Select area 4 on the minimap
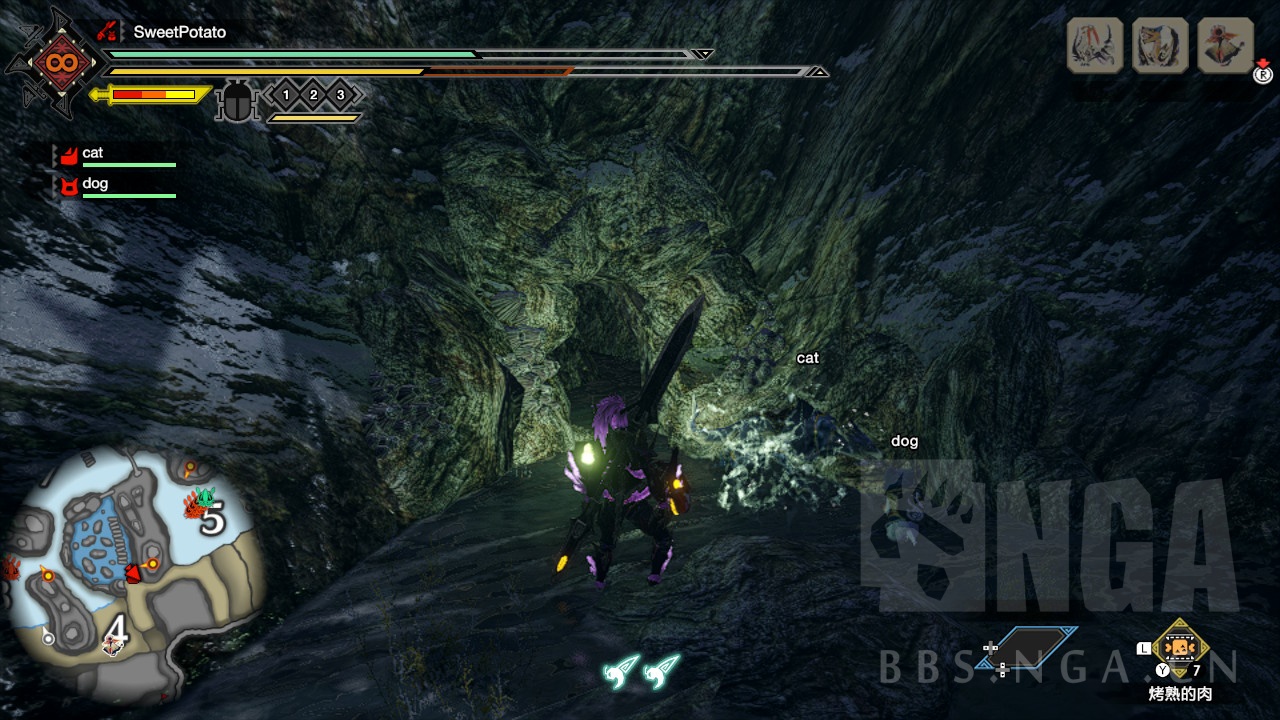The height and width of the screenshot is (720, 1280). (x=118, y=628)
